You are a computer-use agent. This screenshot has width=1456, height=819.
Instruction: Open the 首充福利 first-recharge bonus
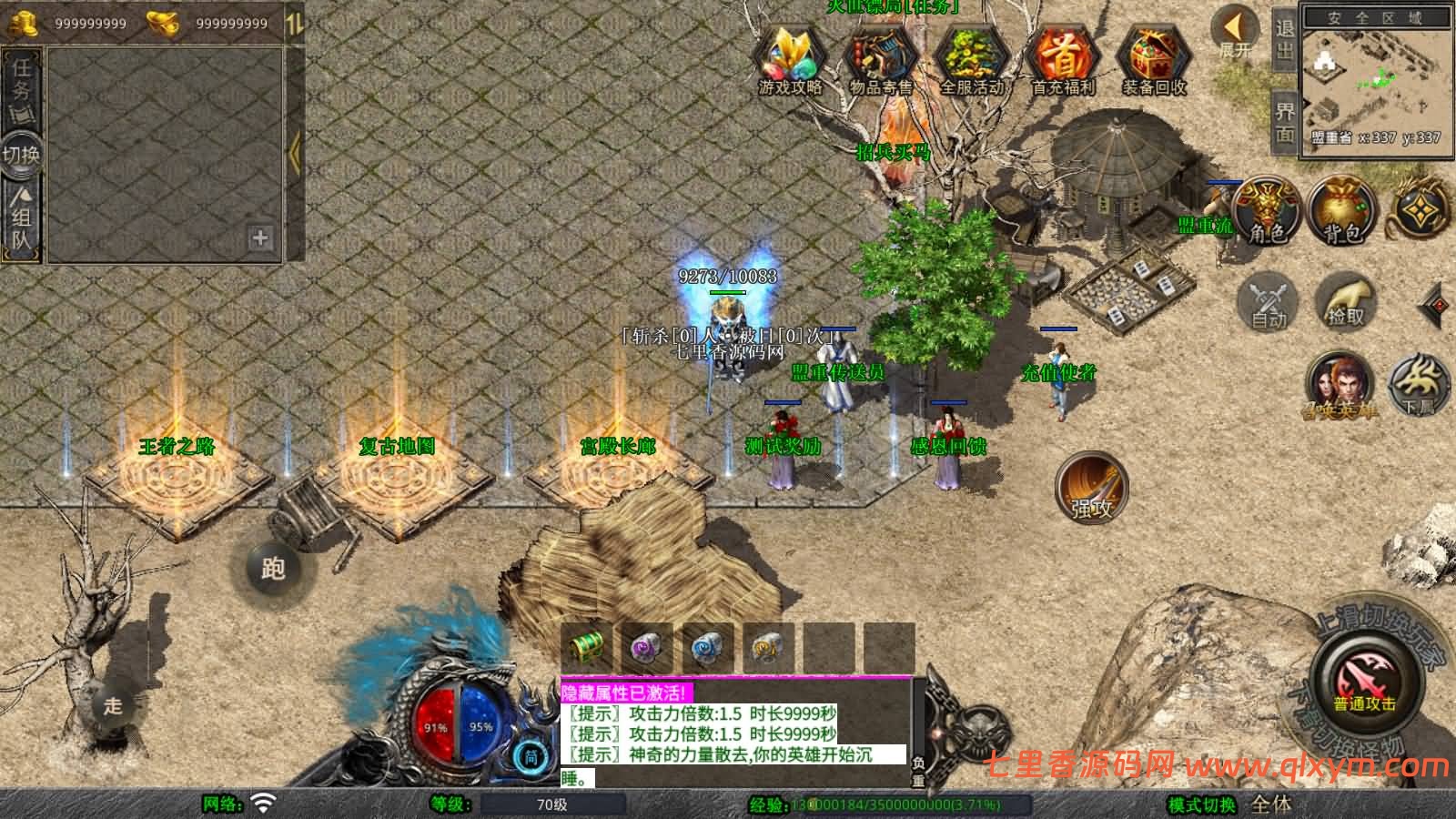pos(1063,58)
